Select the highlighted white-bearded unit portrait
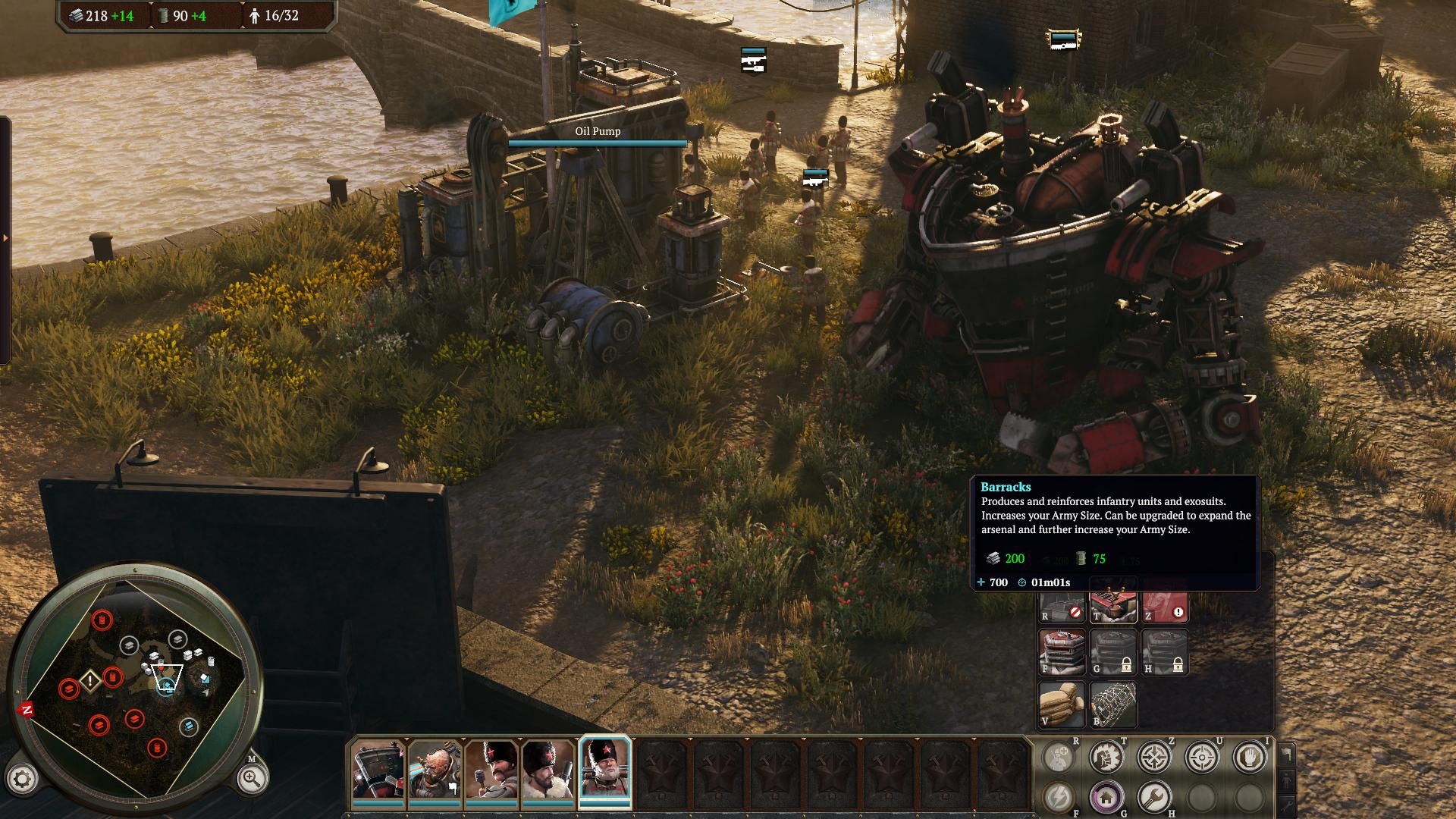Image resolution: width=1456 pixels, height=819 pixels. point(605,770)
